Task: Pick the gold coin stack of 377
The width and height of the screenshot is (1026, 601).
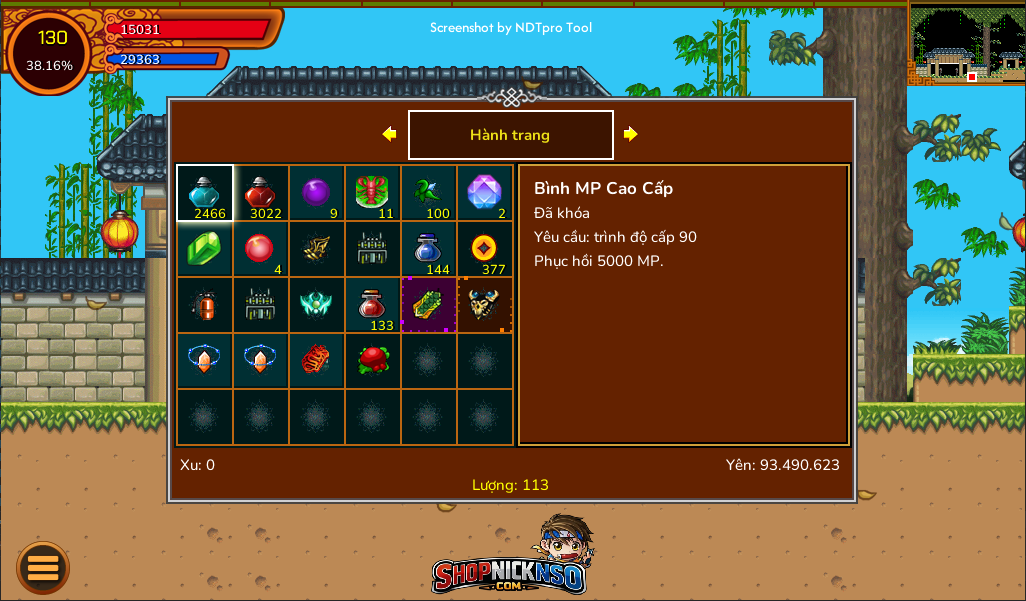Action: (485, 249)
